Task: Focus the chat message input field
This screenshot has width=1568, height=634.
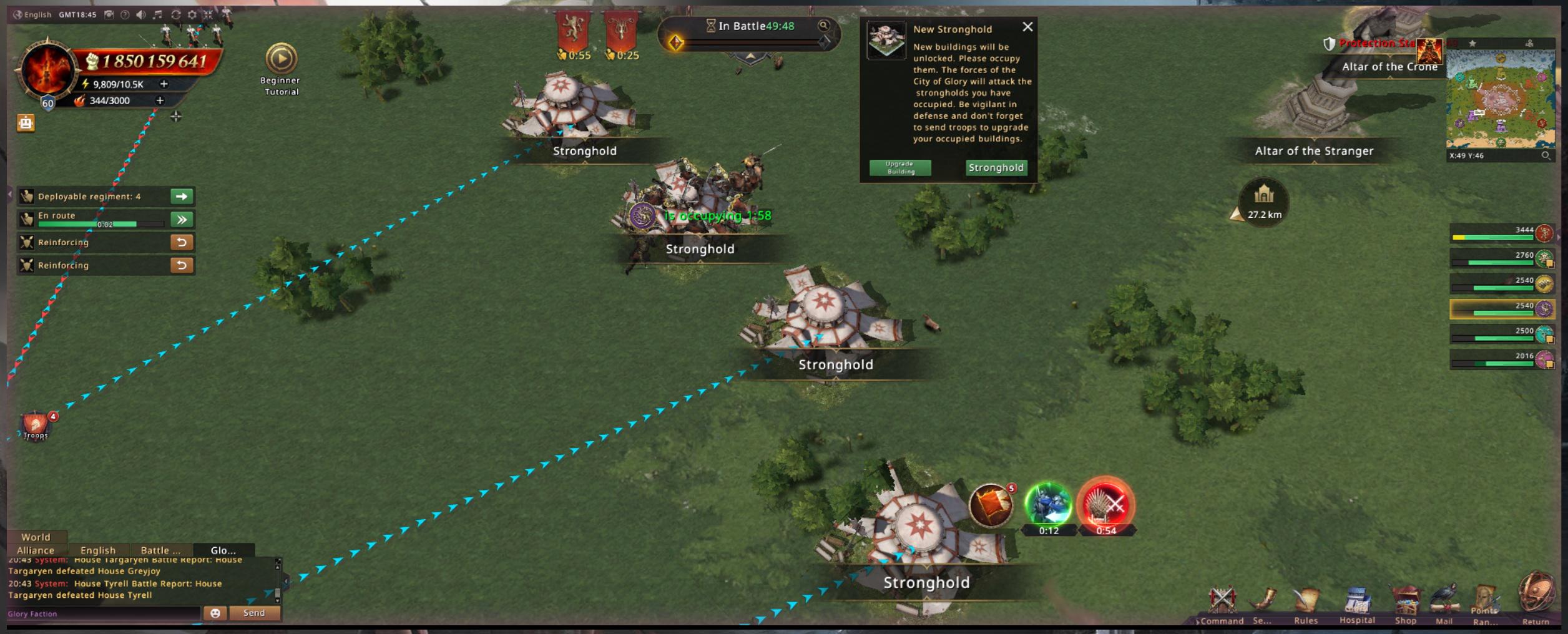Action: [x=103, y=614]
